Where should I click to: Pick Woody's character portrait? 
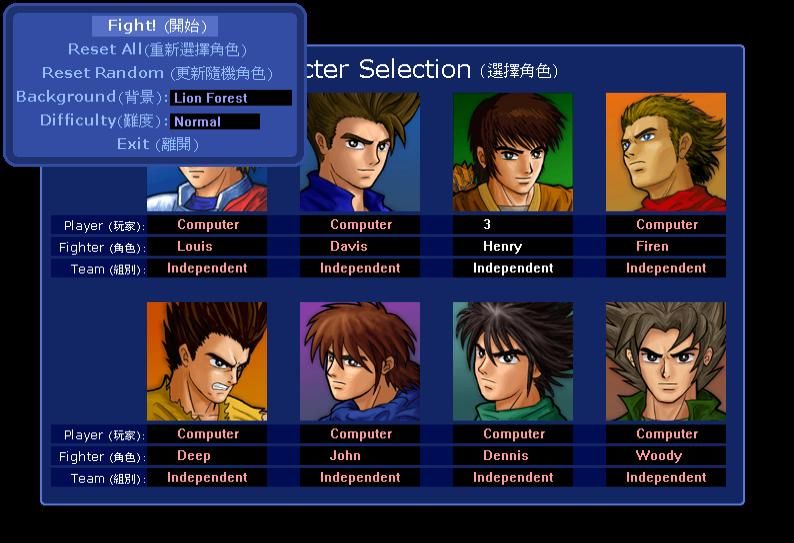[665, 361]
